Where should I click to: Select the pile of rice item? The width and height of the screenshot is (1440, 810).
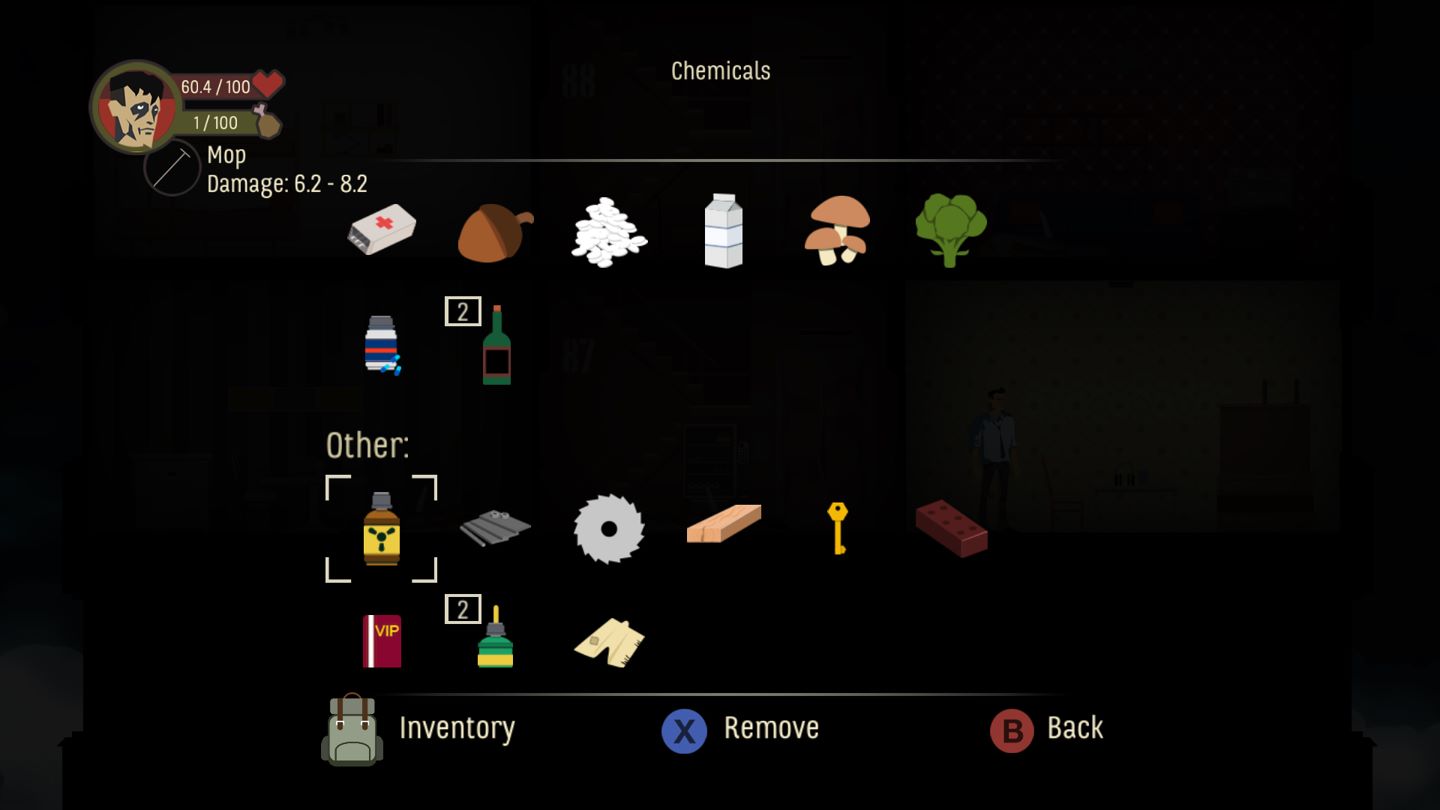pos(608,230)
